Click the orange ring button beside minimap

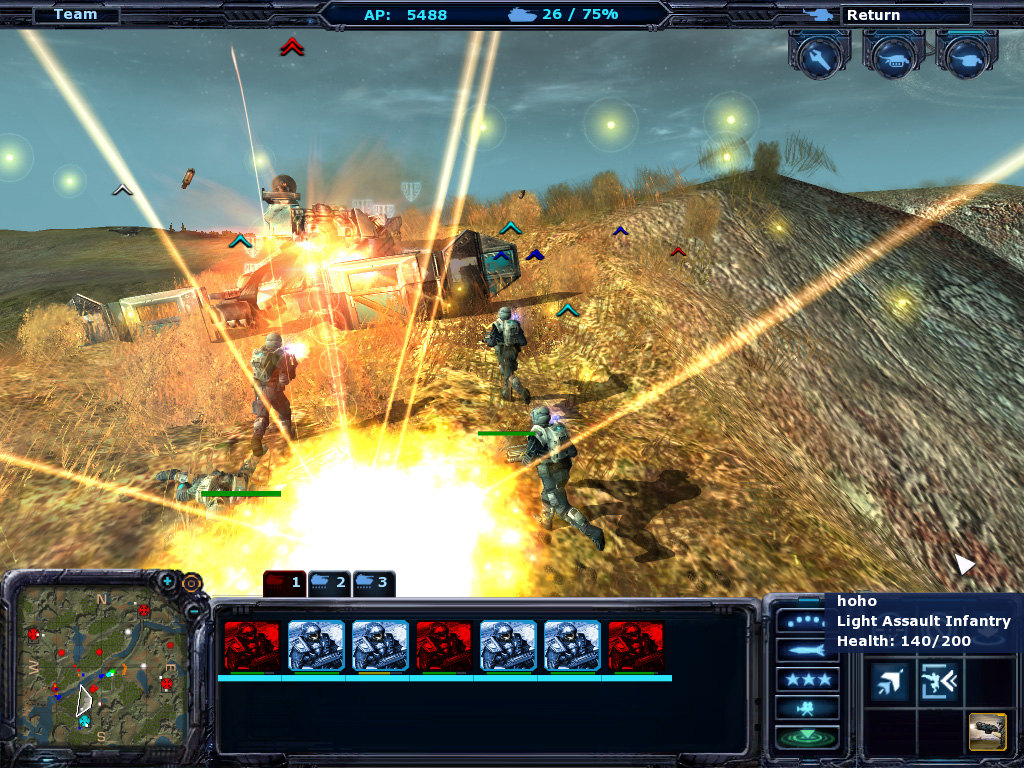click(191, 582)
